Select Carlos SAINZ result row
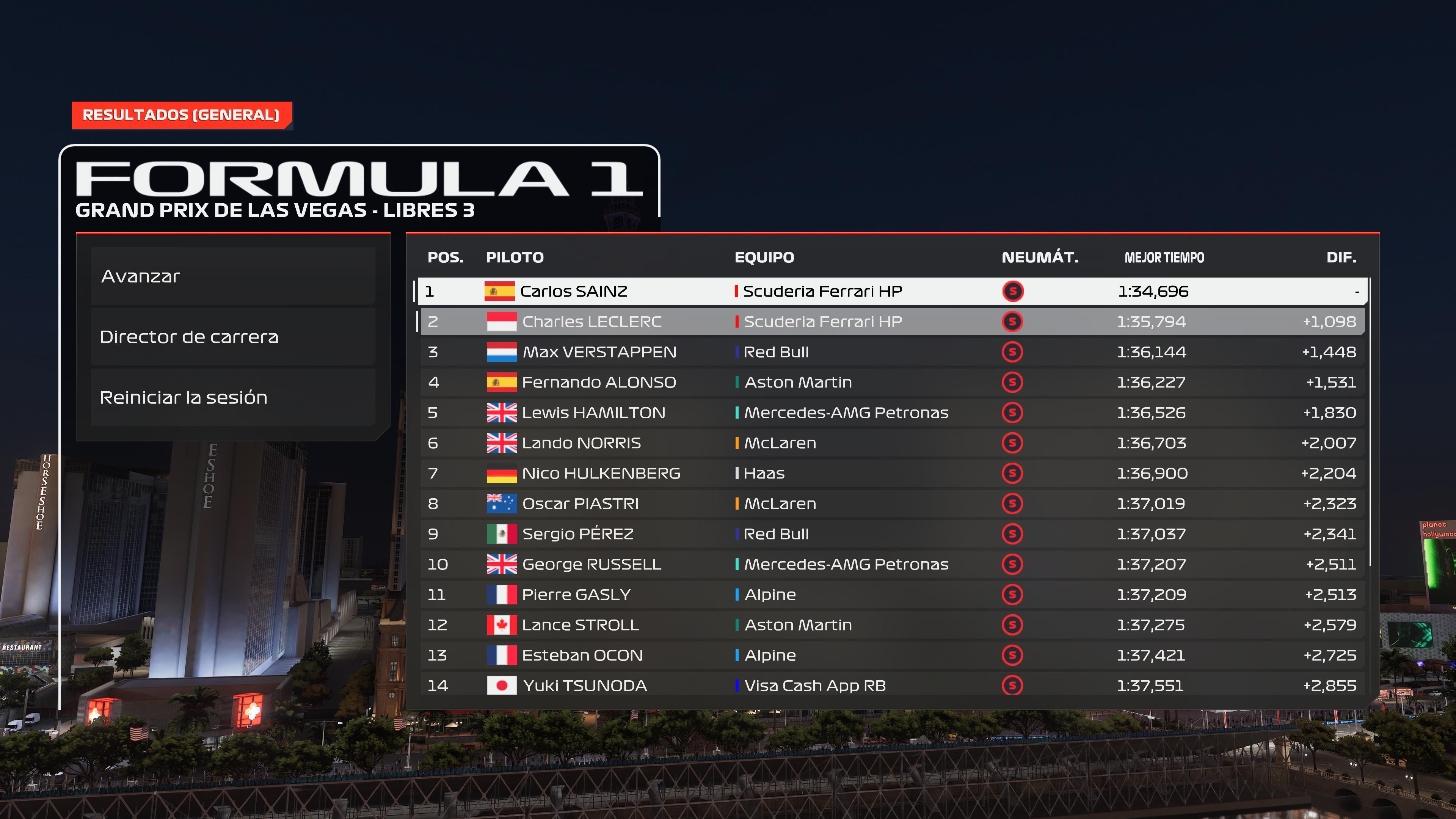This screenshot has height=819, width=1456. coord(892,291)
